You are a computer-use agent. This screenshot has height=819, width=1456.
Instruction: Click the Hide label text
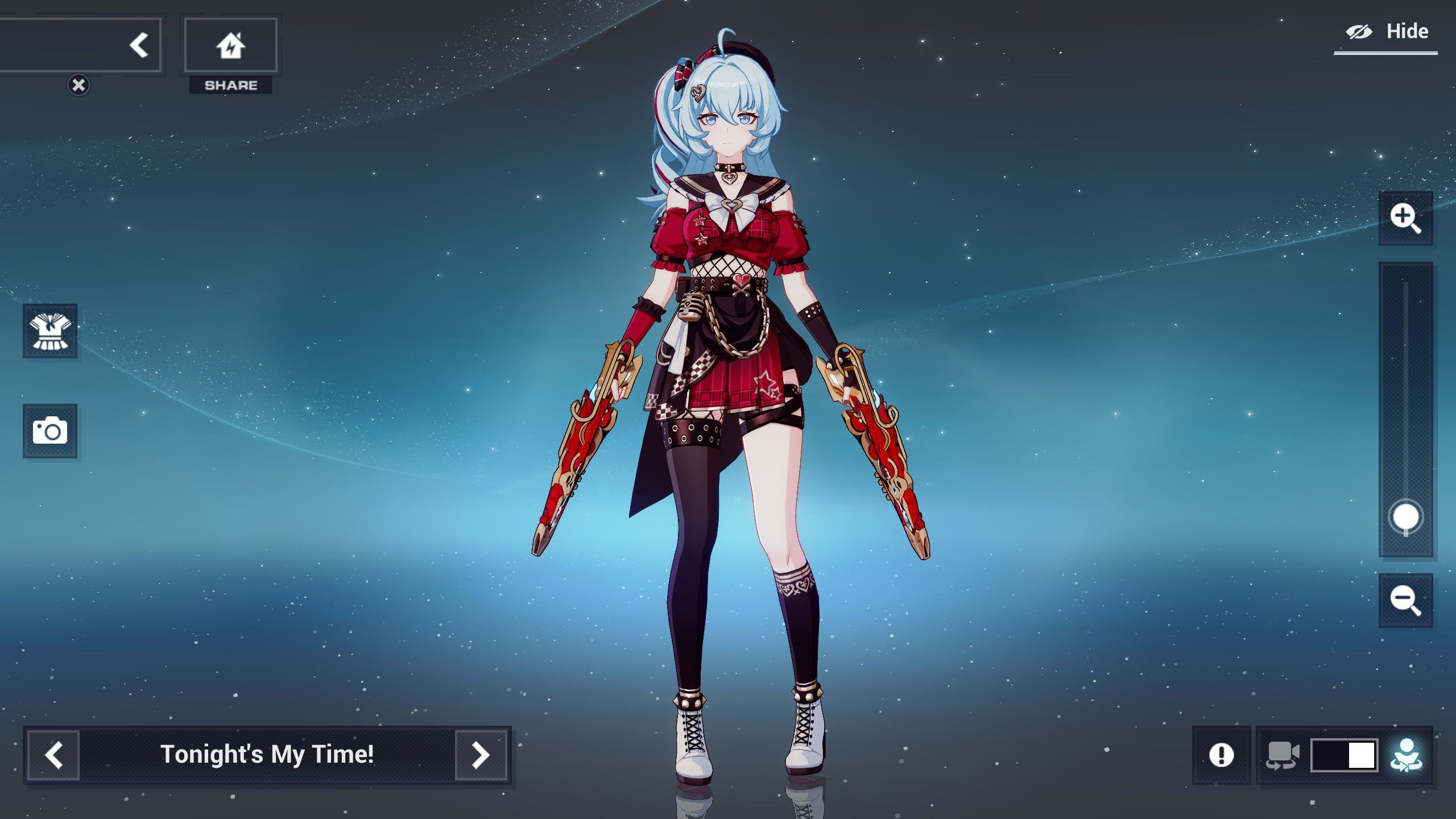coord(1409,31)
